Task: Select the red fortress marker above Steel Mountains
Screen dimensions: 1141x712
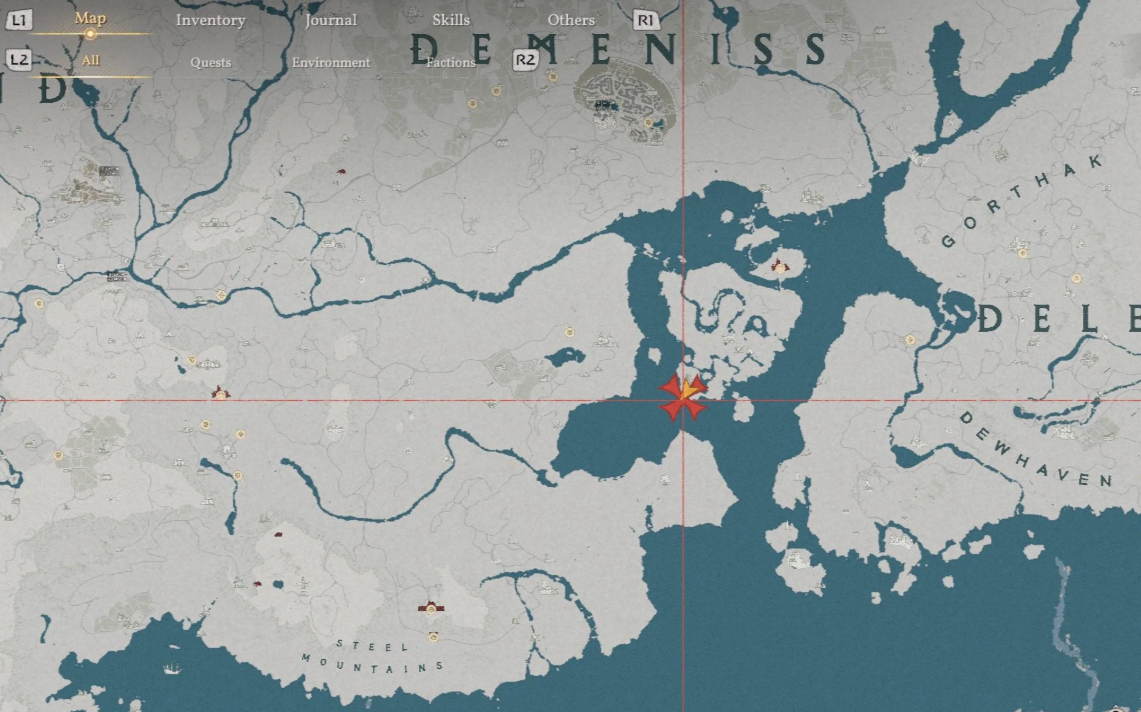Action: click(x=431, y=607)
